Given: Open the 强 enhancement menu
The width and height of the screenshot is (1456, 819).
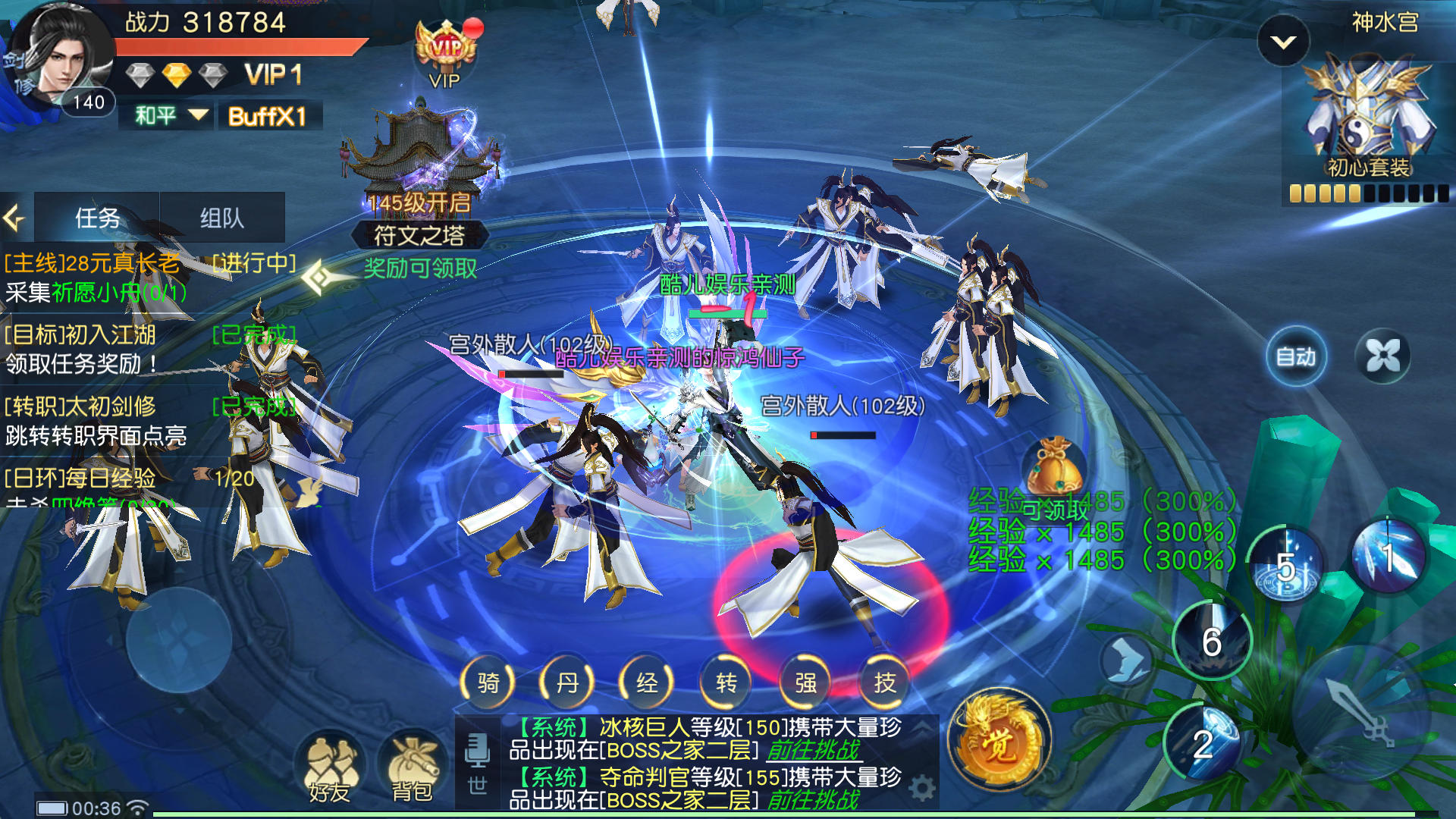Looking at the screenshot, I should 805,682.
